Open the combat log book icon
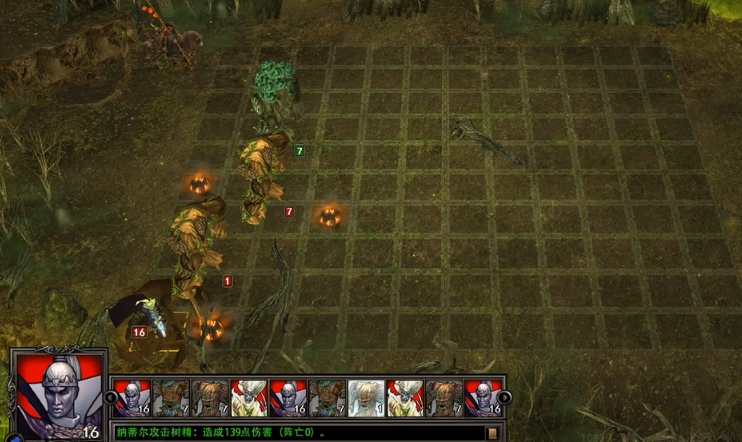This screenshot has height=442, width=742. [x=492, y=433]
